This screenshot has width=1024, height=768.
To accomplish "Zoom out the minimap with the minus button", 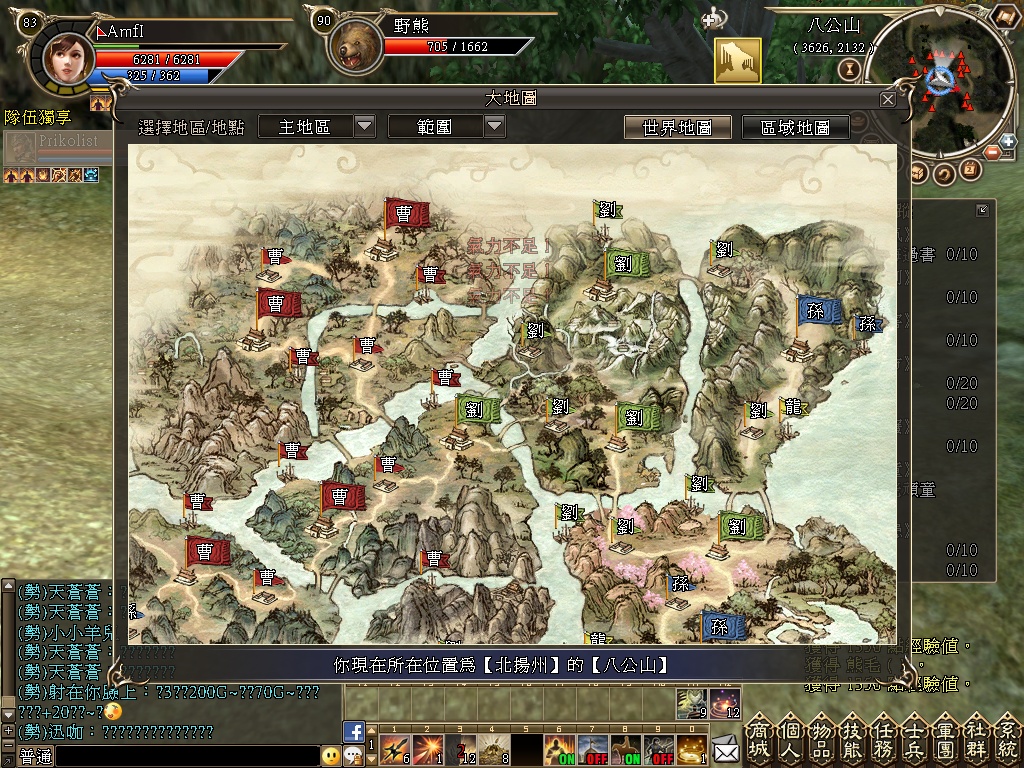I will [994, 152].
